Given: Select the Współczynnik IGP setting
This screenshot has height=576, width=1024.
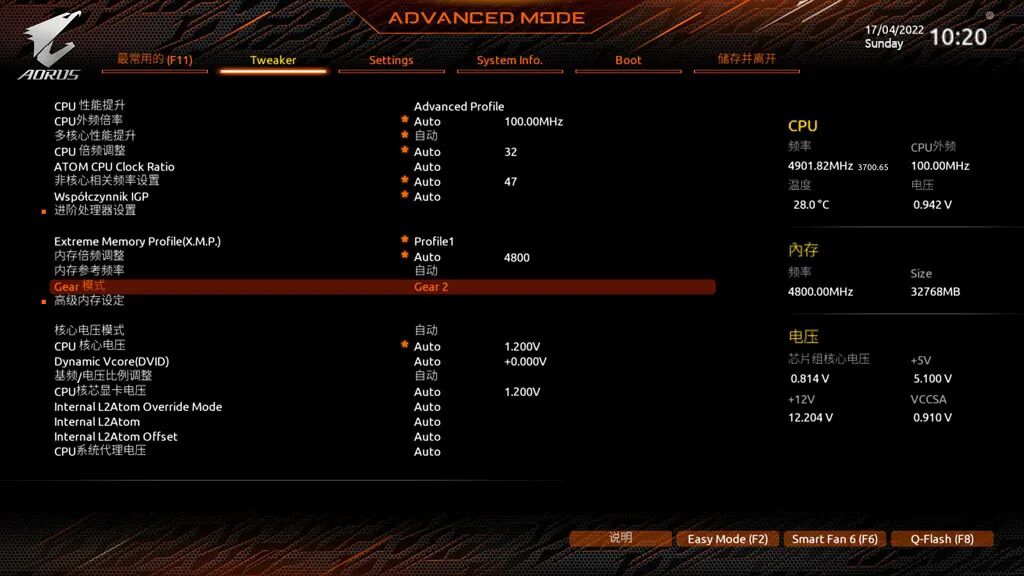Looking at the screenshot, I should [101, 196].
